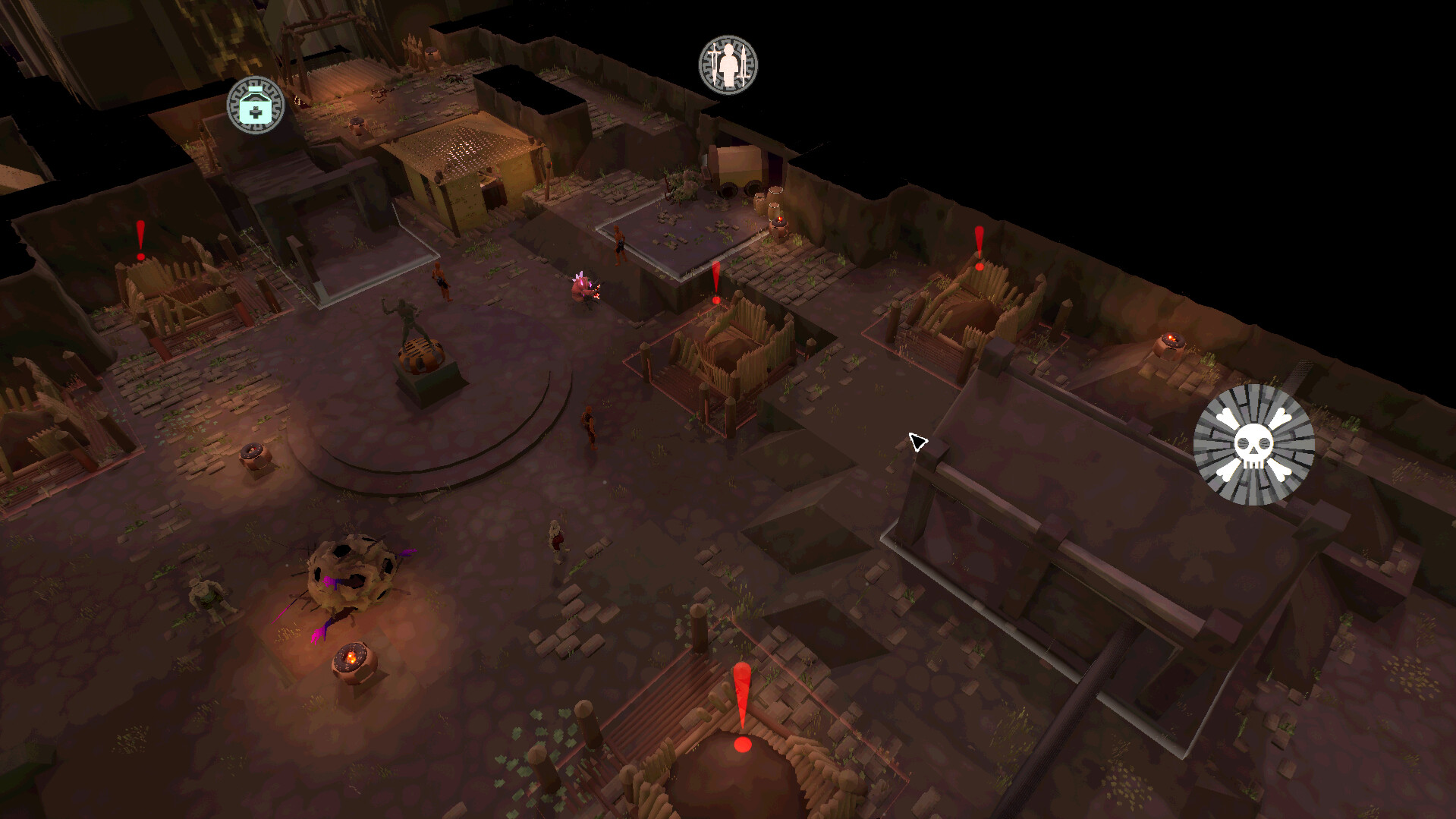Select the warrior with swords shop icon
Viewport: 1456px width, 819px height.
[x=727, y=65]
